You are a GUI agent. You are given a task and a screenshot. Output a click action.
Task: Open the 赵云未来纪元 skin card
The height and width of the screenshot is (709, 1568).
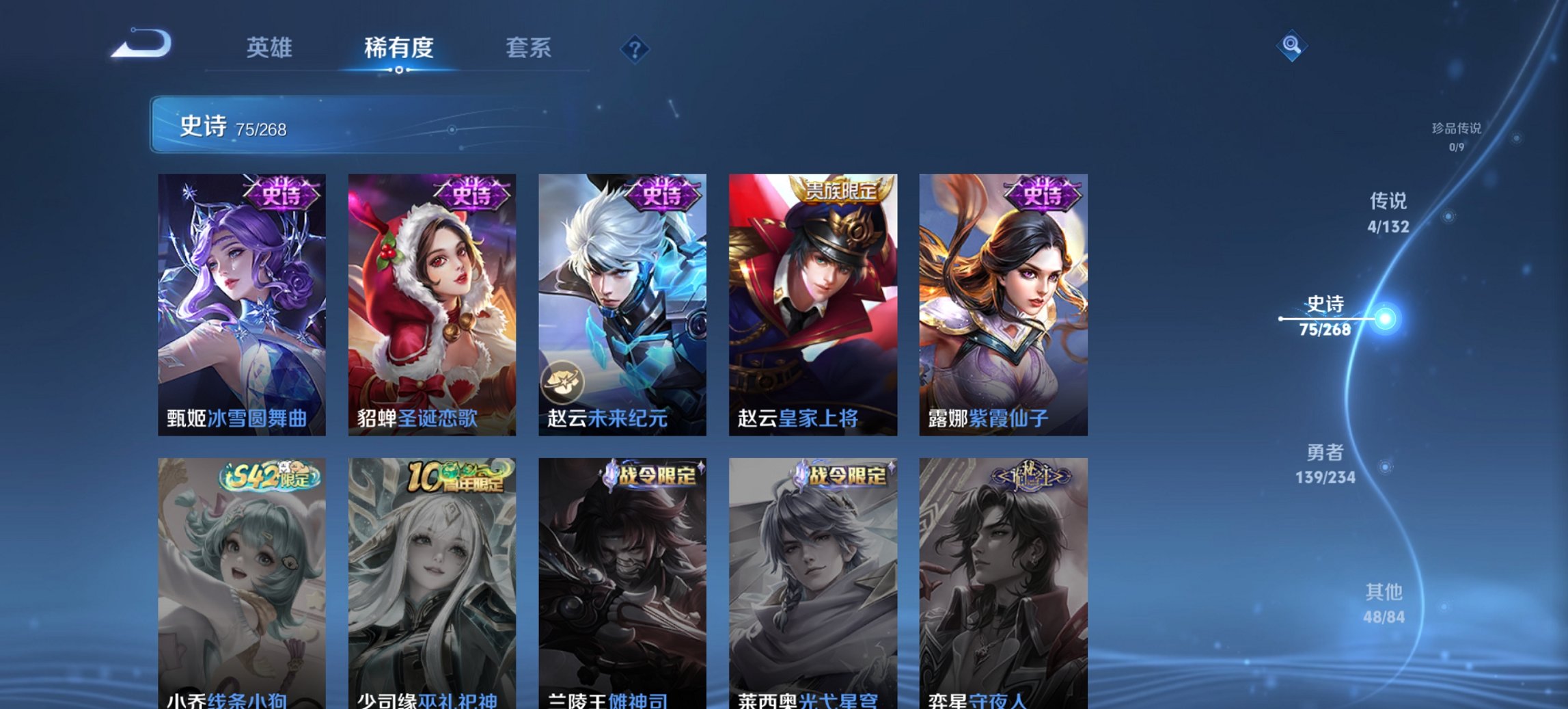622,301
